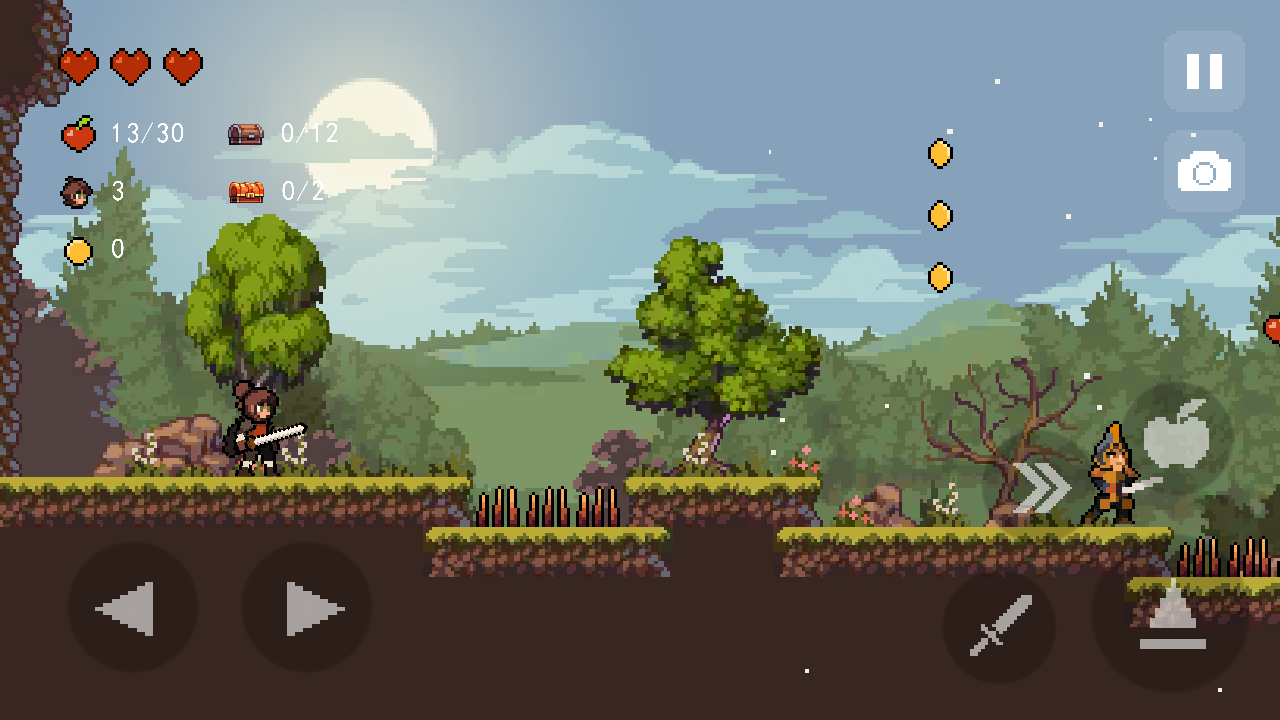Throw an apple with the apple button

click(1177, 438)
